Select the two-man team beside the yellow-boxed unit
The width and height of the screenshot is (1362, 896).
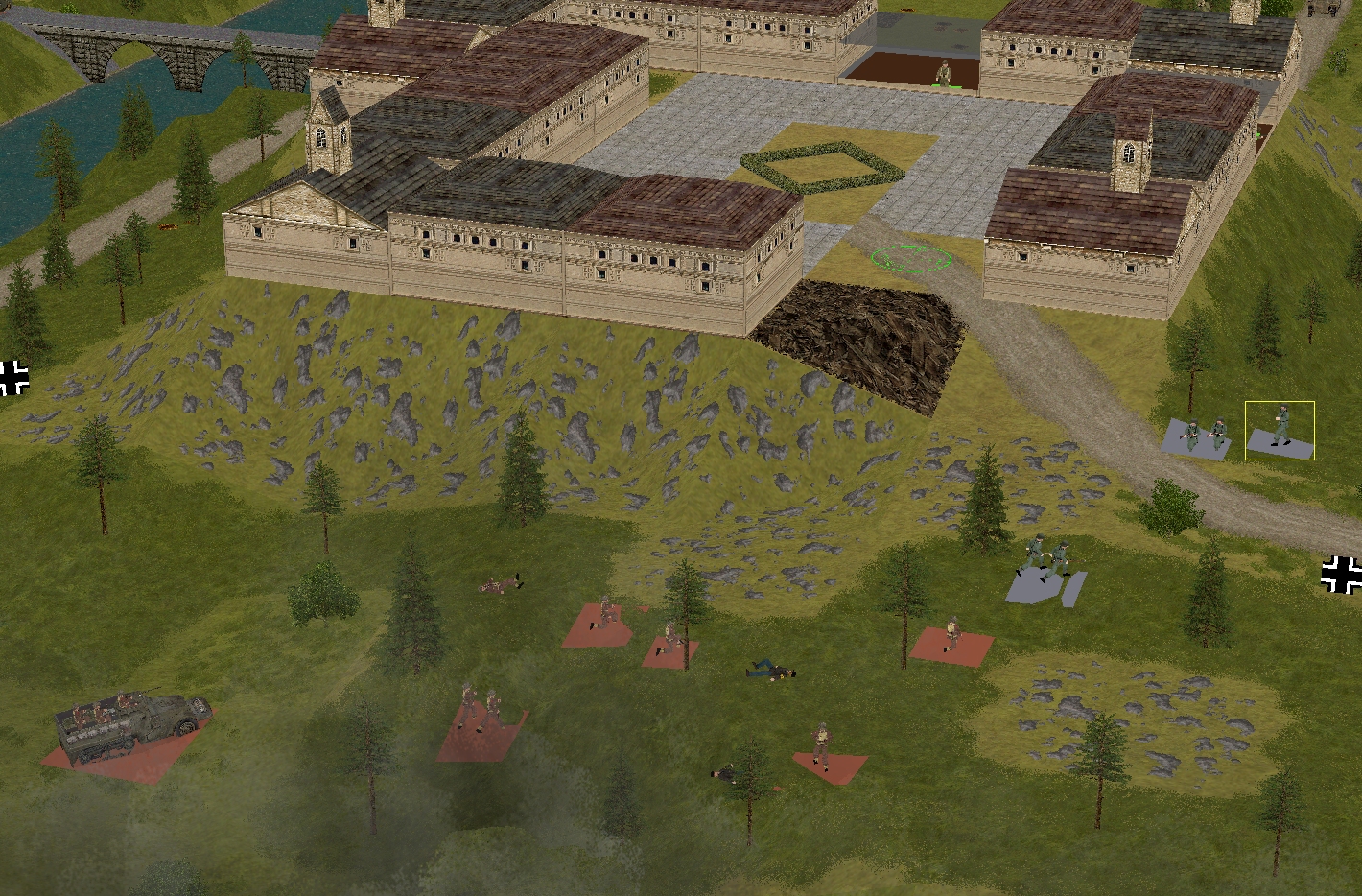click(1205, 435)
